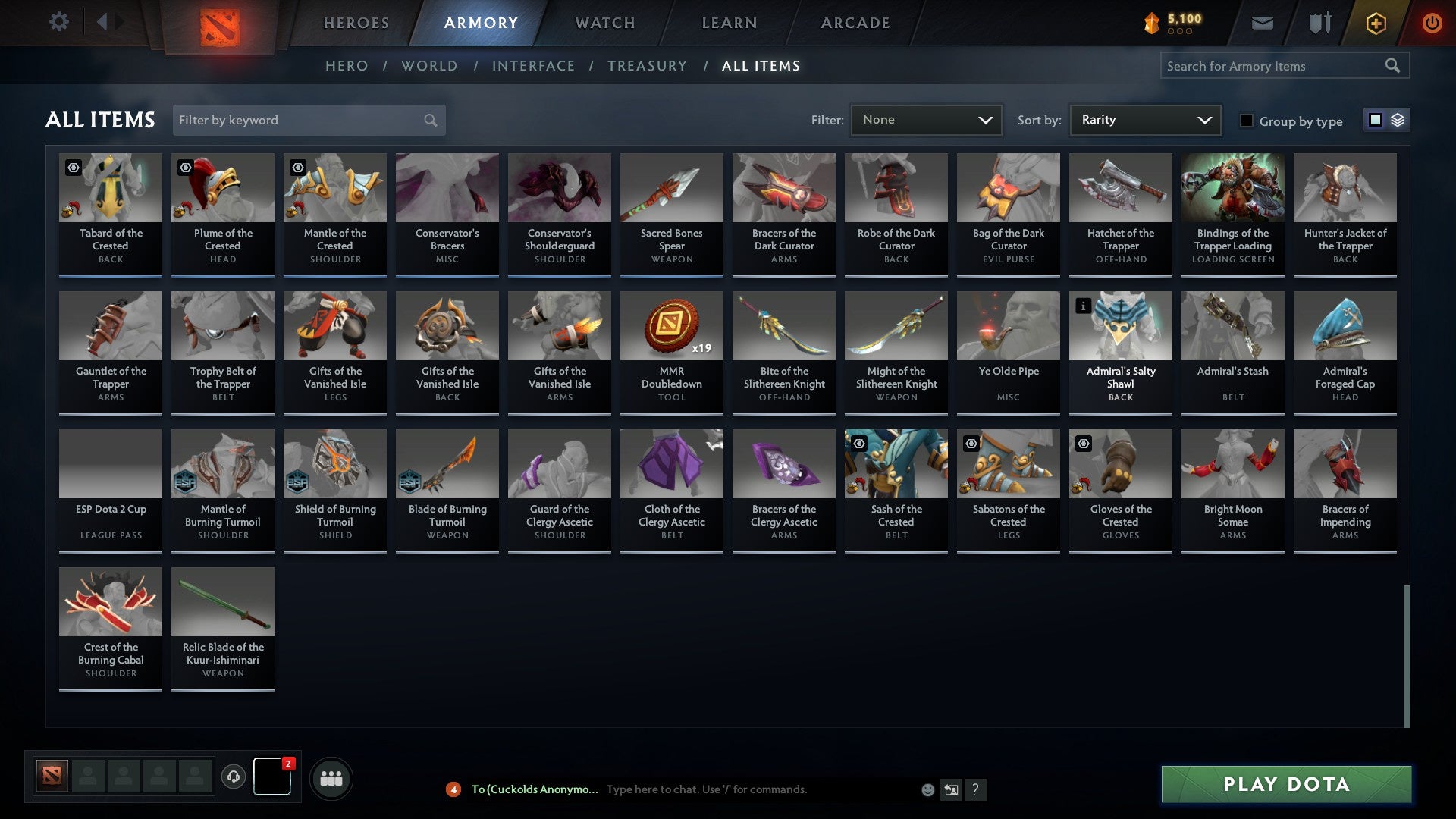
Task: Select the Admiral's Salty Shawl item
Action: click(x=1120, y=349)
